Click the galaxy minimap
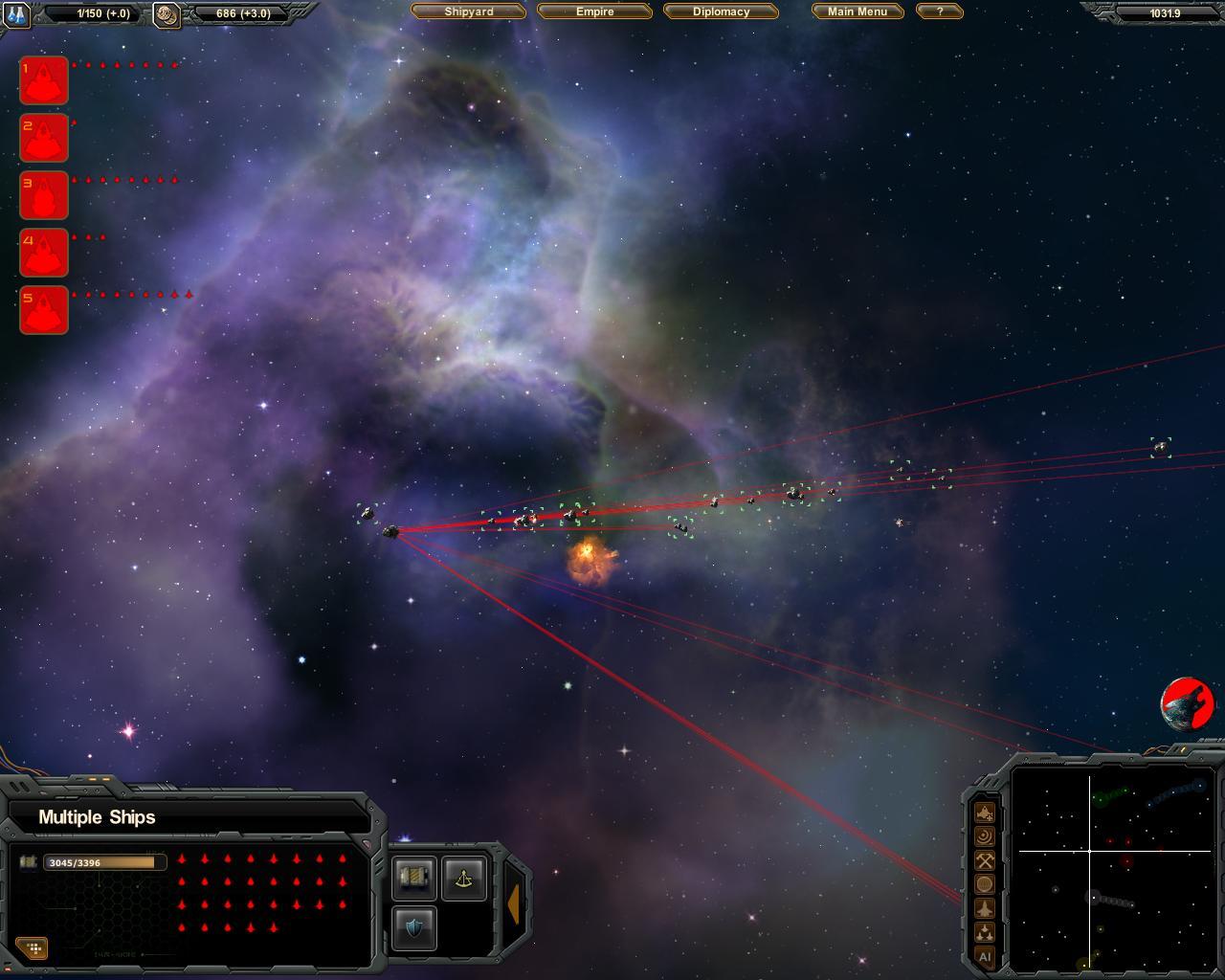The width and height of the screenshot is (1225, 980). pyautogui.click(x=1114, y=869)
